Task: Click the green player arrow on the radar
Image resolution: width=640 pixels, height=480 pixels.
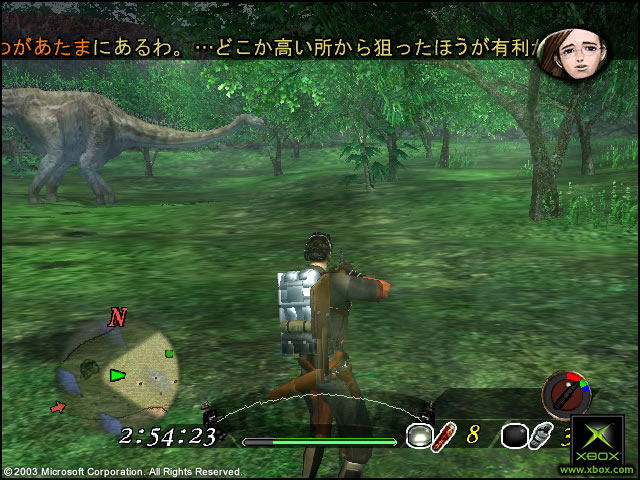Action: pyautogui.click(x=118, y=375)
